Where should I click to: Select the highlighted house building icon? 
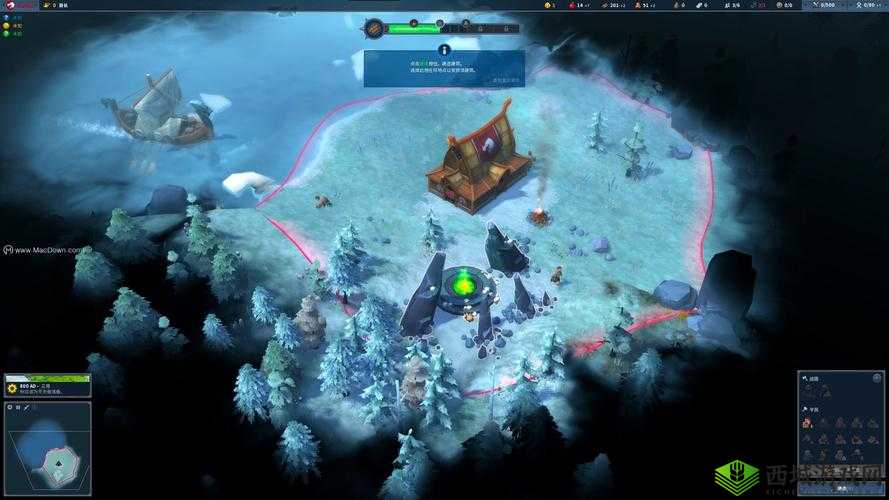pos(807,423)
